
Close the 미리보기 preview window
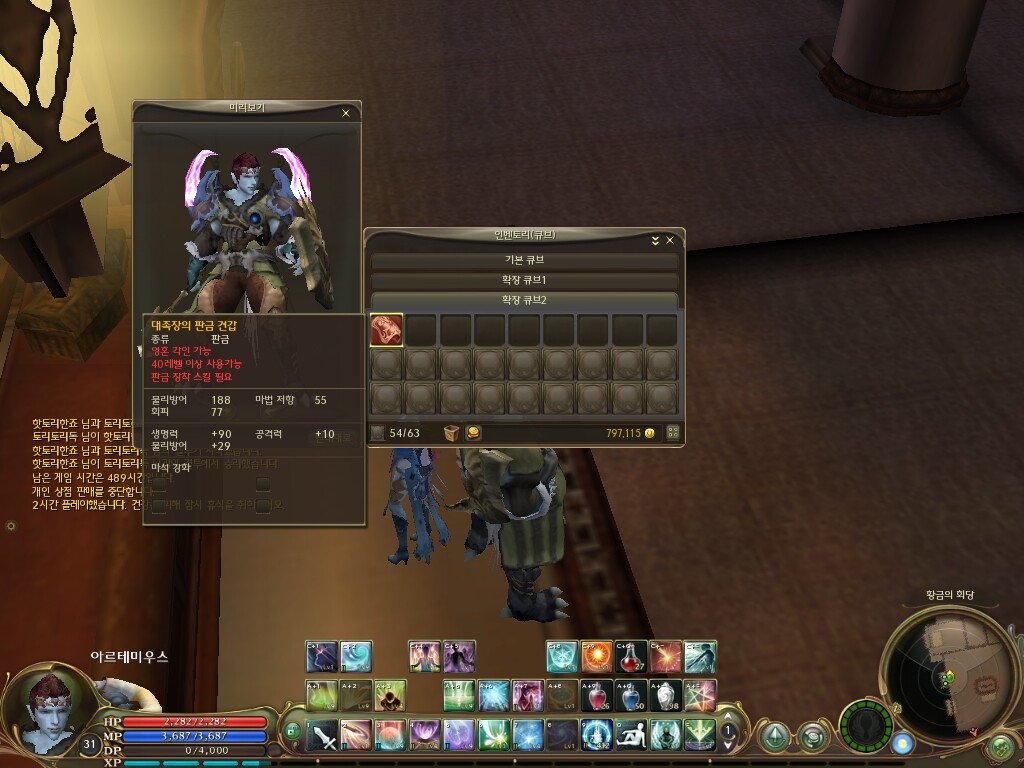coord(346,113)
